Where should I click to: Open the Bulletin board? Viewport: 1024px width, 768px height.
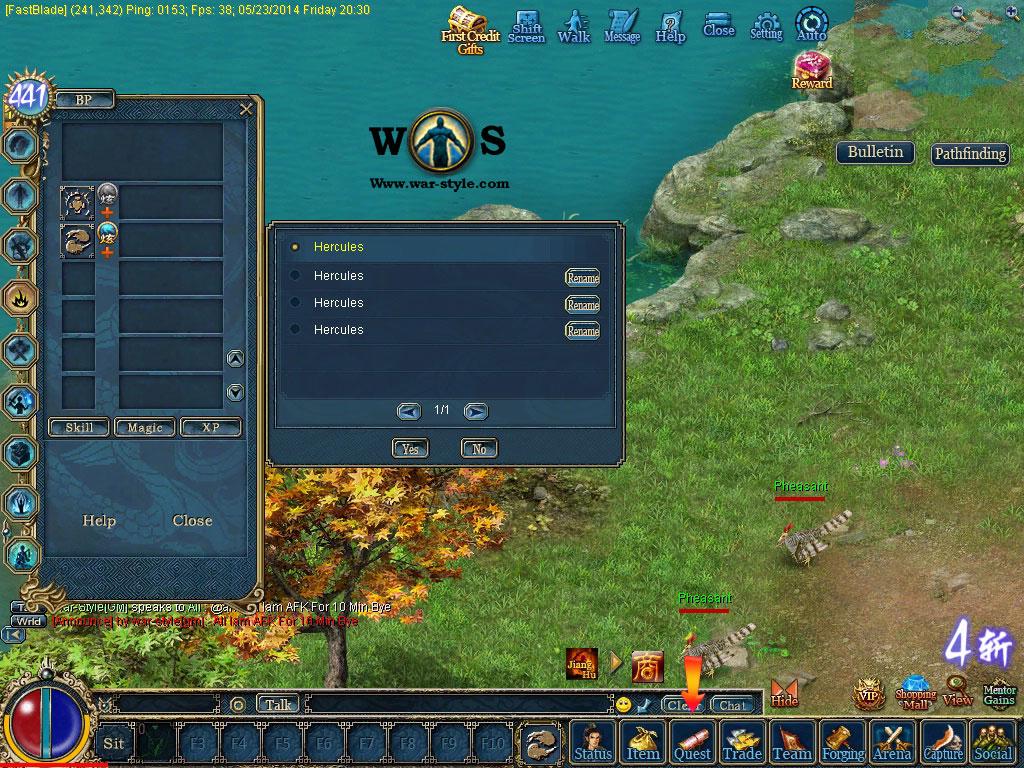pyautogui.click(x=875, y=152)
